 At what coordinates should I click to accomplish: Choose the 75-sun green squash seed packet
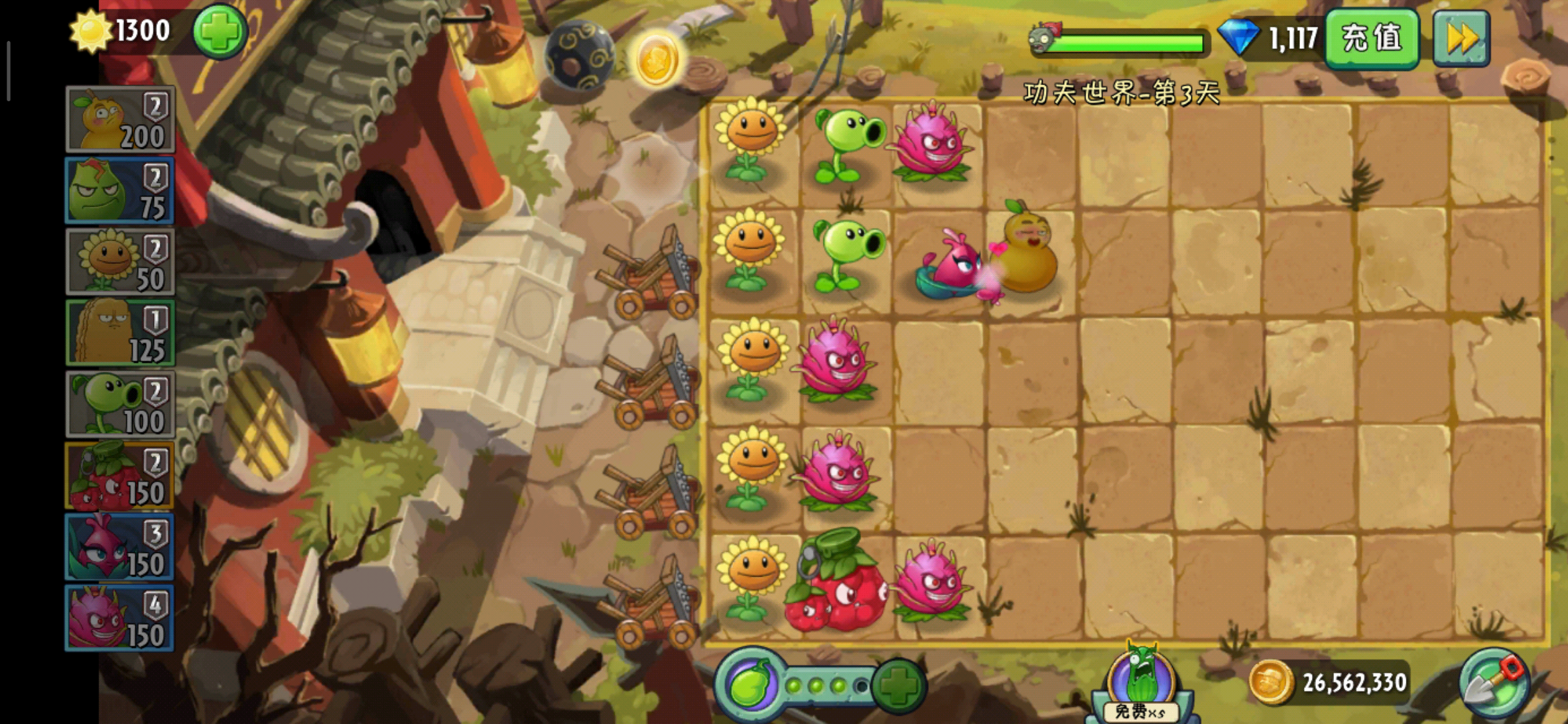tap(120, 191)
